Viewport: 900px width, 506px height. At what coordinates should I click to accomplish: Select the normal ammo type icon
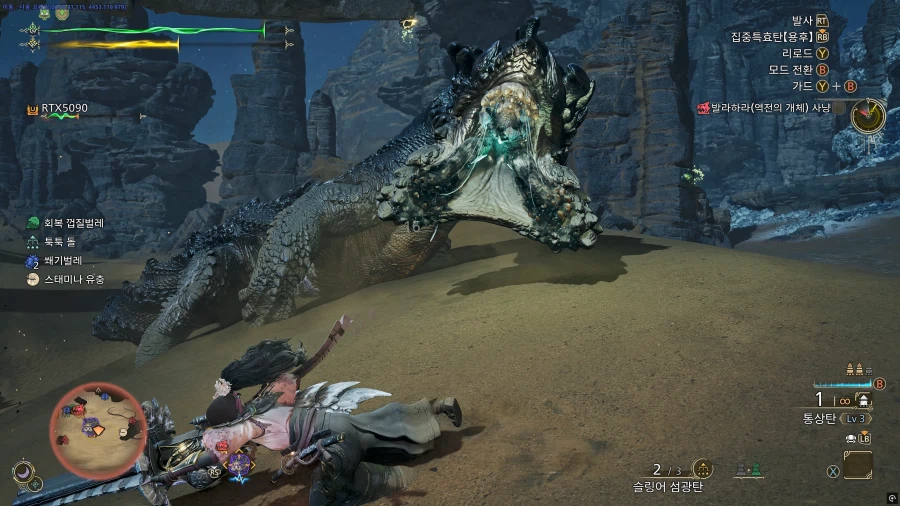click(863, 399)
